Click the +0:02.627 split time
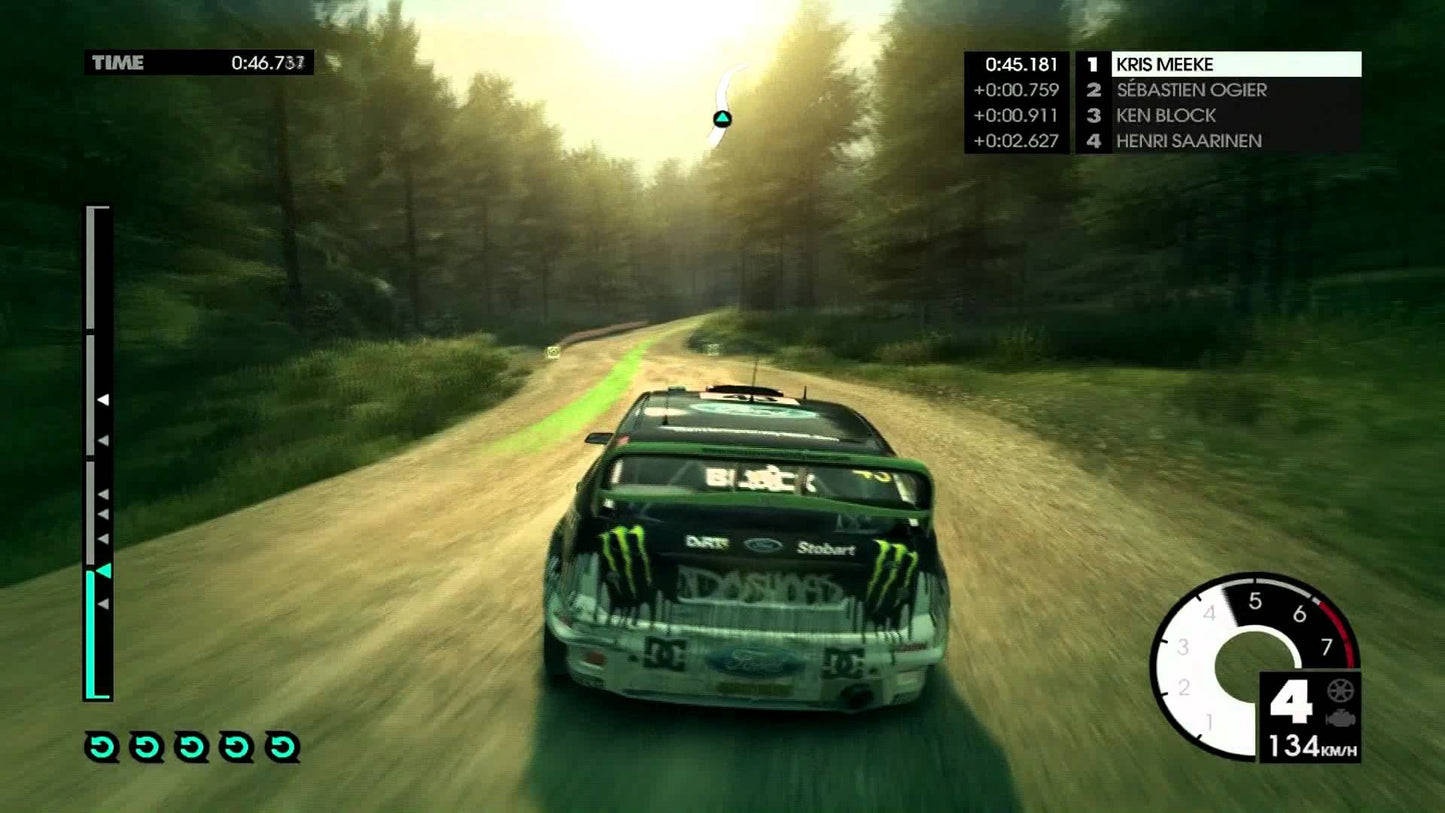Image resolution: width=1445 pixels, height=813 pixels. 1015,141
